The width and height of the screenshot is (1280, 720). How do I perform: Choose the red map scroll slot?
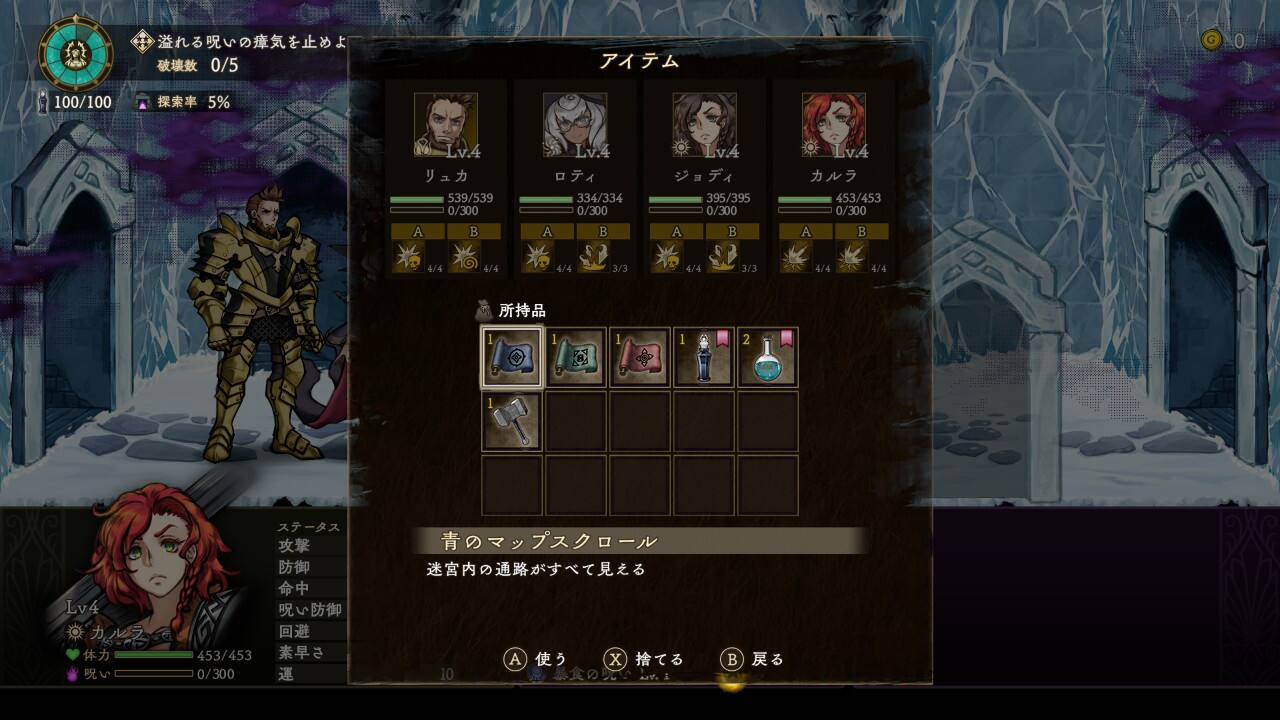640,357
